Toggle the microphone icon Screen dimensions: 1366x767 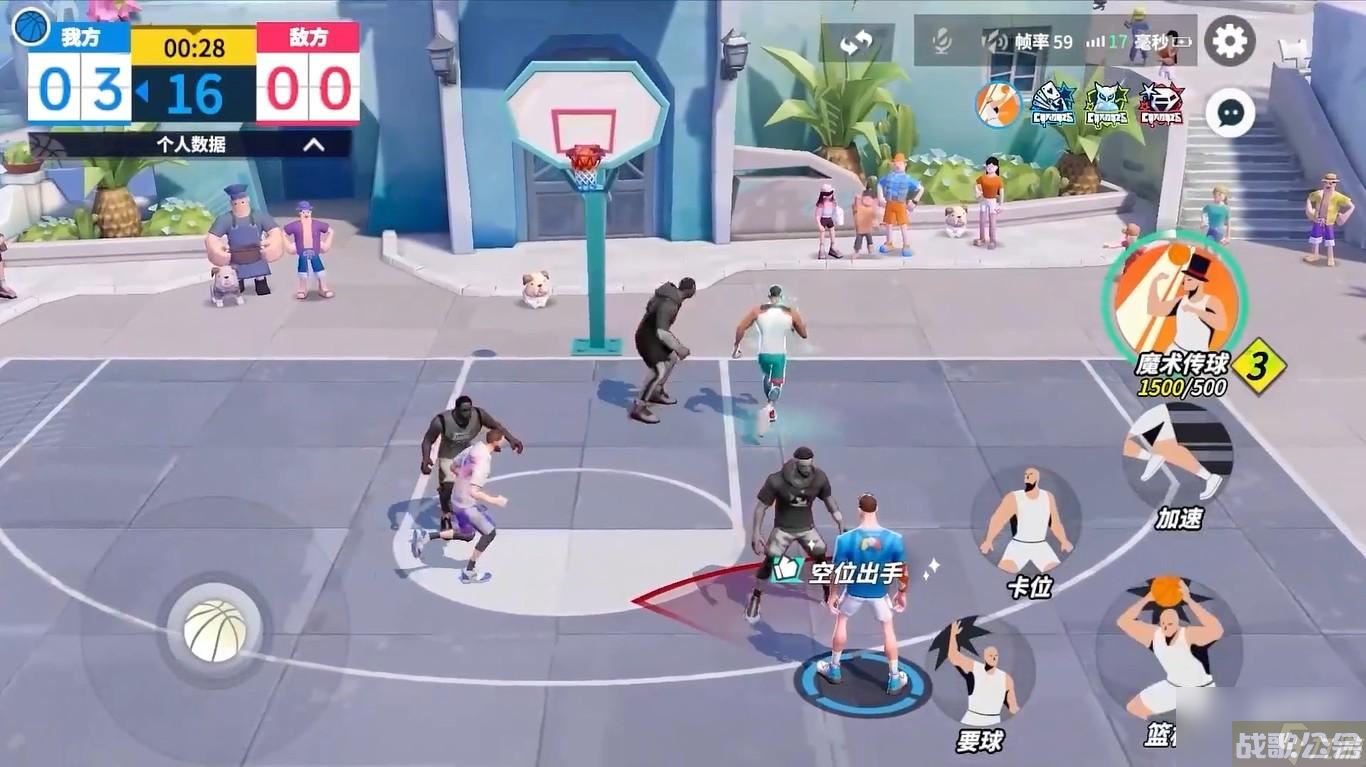(941, 41)
